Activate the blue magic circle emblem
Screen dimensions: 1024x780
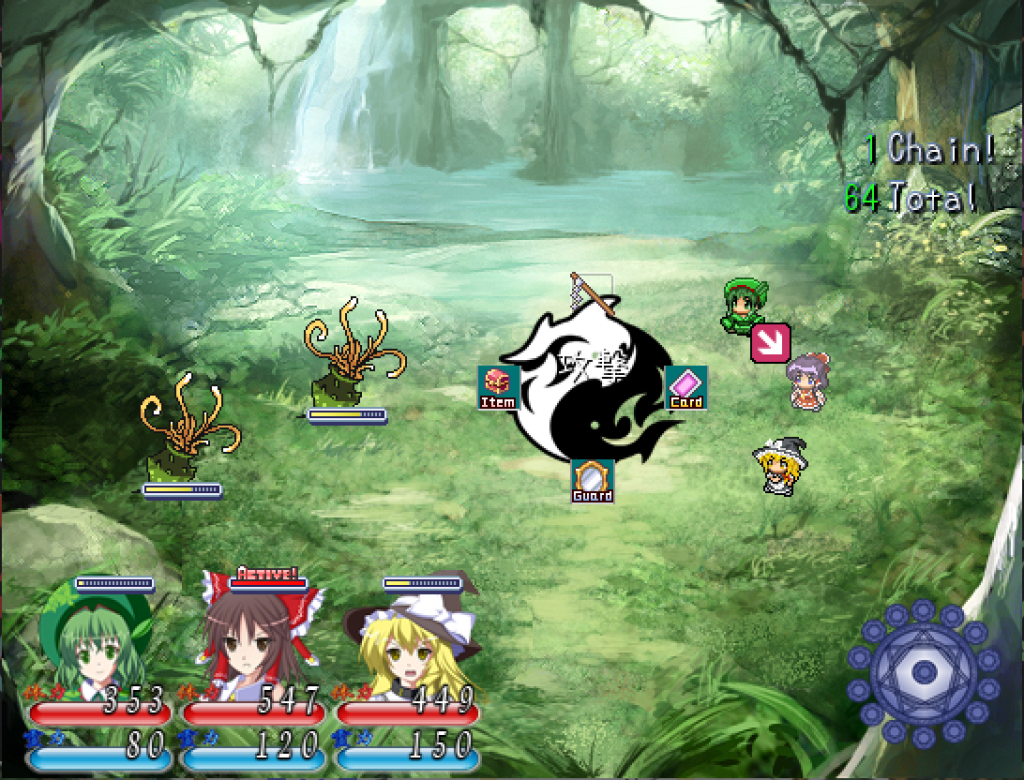[922, 672]
